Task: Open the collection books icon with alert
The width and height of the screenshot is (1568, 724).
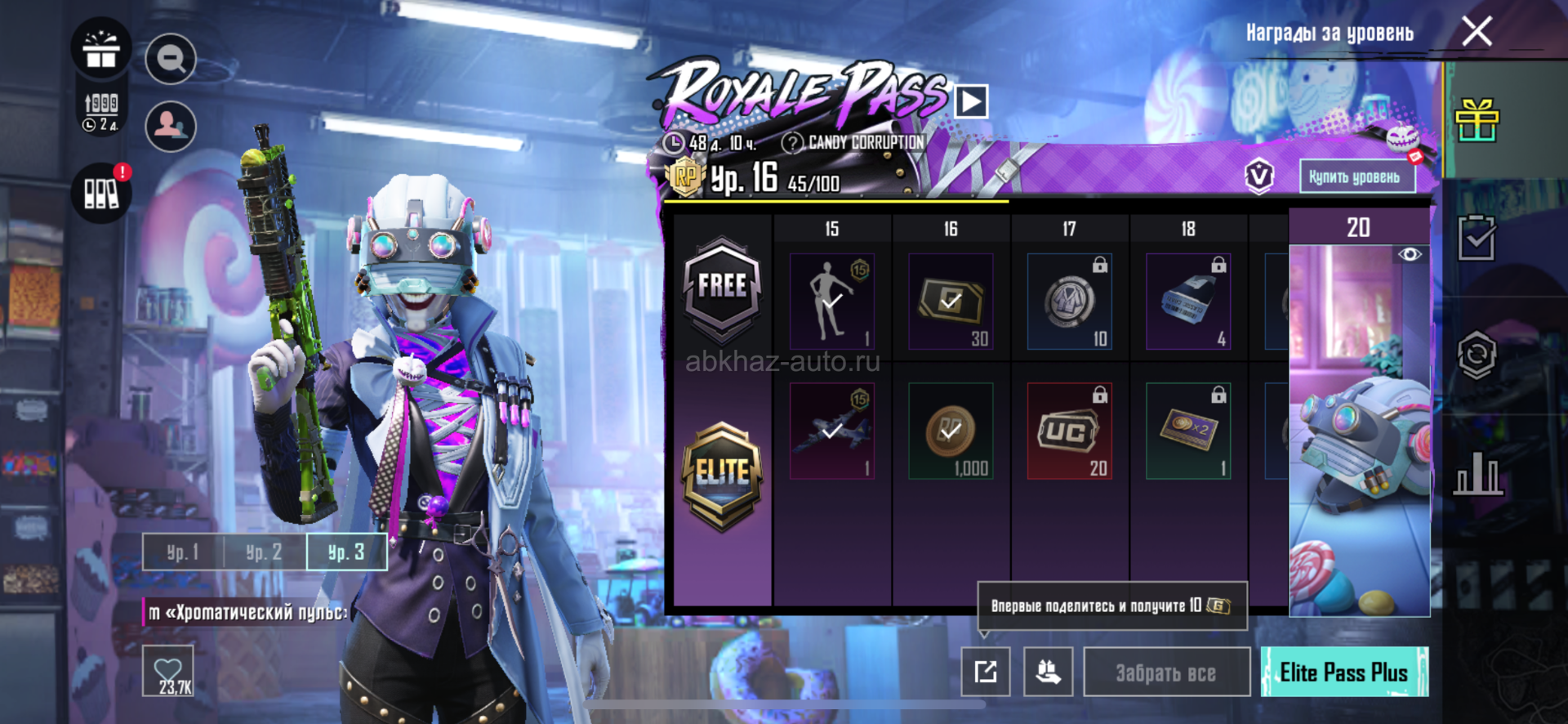Action: coord(101,194)
